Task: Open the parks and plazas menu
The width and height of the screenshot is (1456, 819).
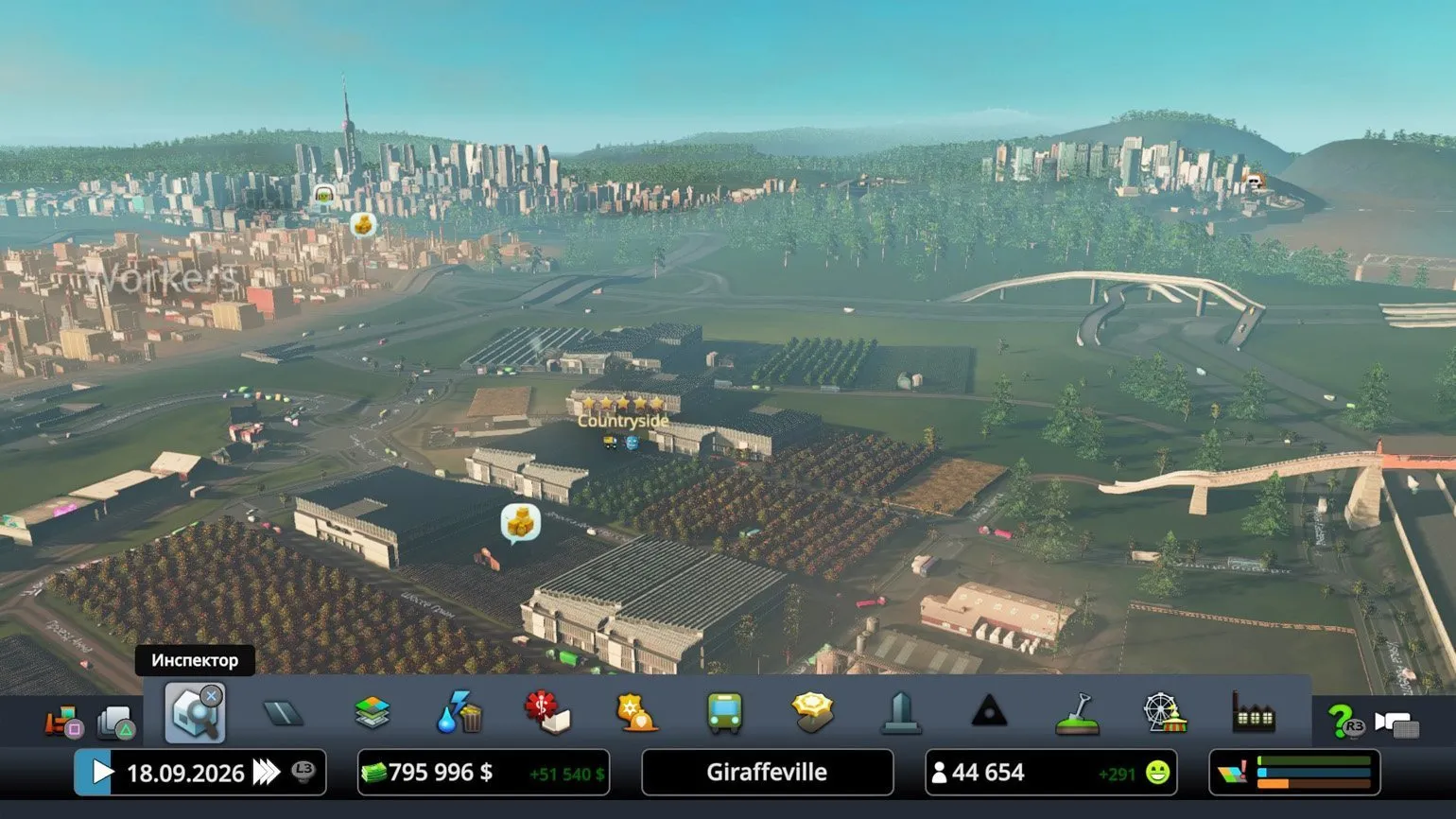Action: pyautogui.click(x=812, y=713)
